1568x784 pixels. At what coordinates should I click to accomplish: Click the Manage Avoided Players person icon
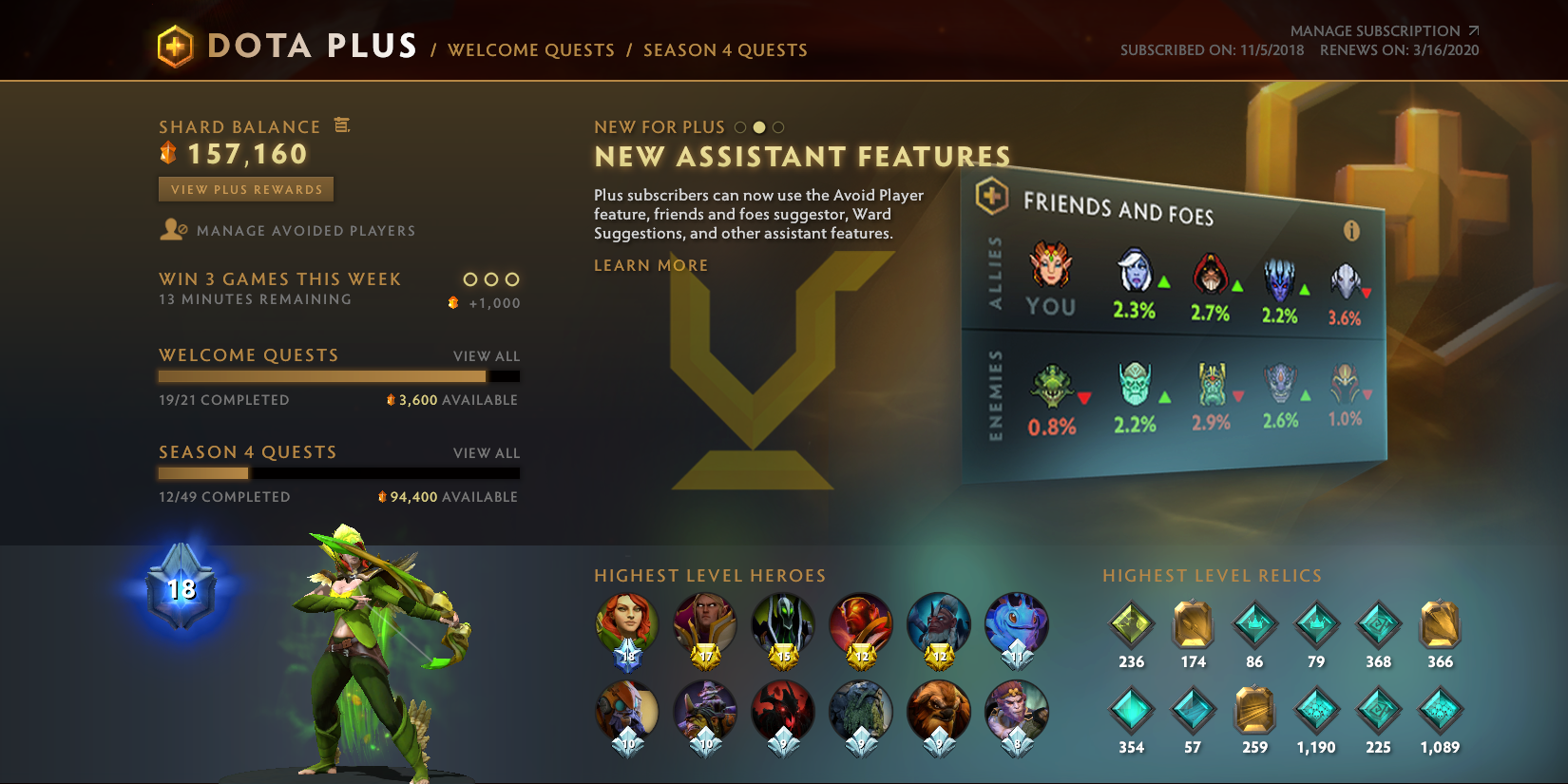point(172,229)
